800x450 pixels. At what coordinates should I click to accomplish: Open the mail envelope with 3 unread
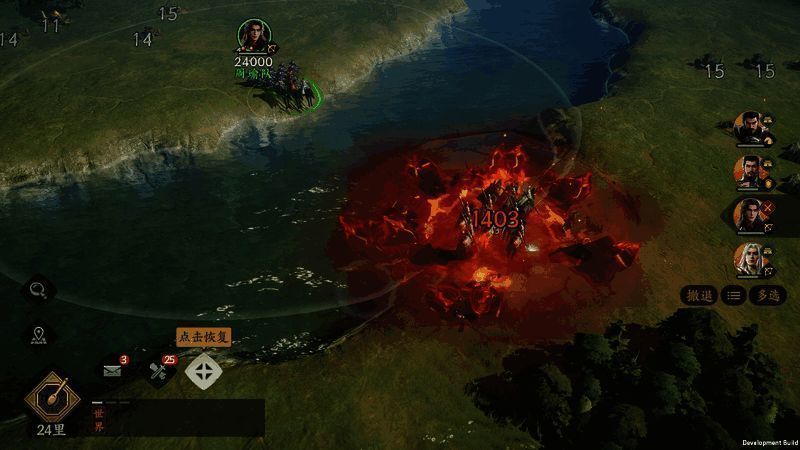(x=113, y=371)
